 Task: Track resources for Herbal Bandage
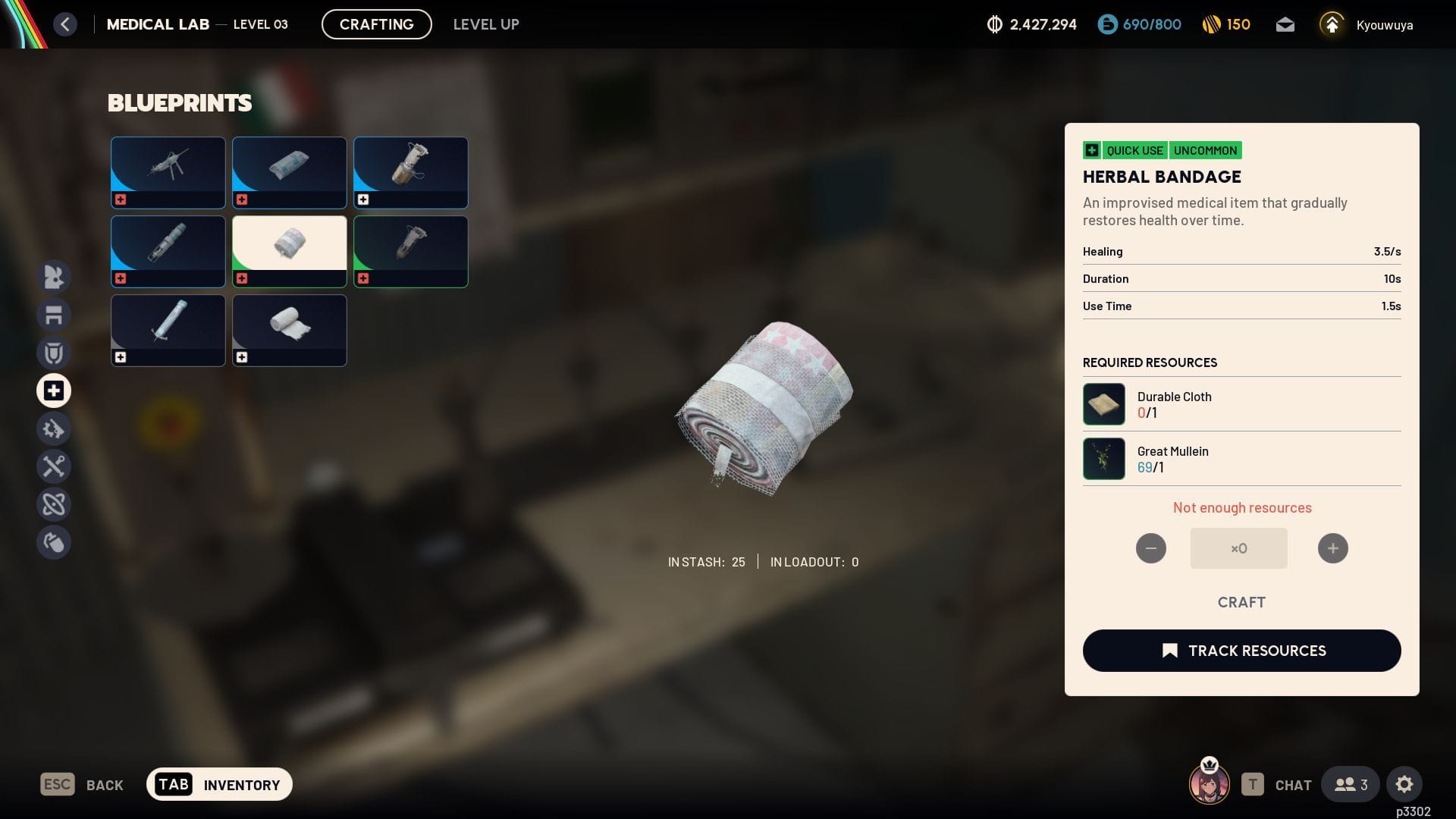click(x=1241, y=651)
